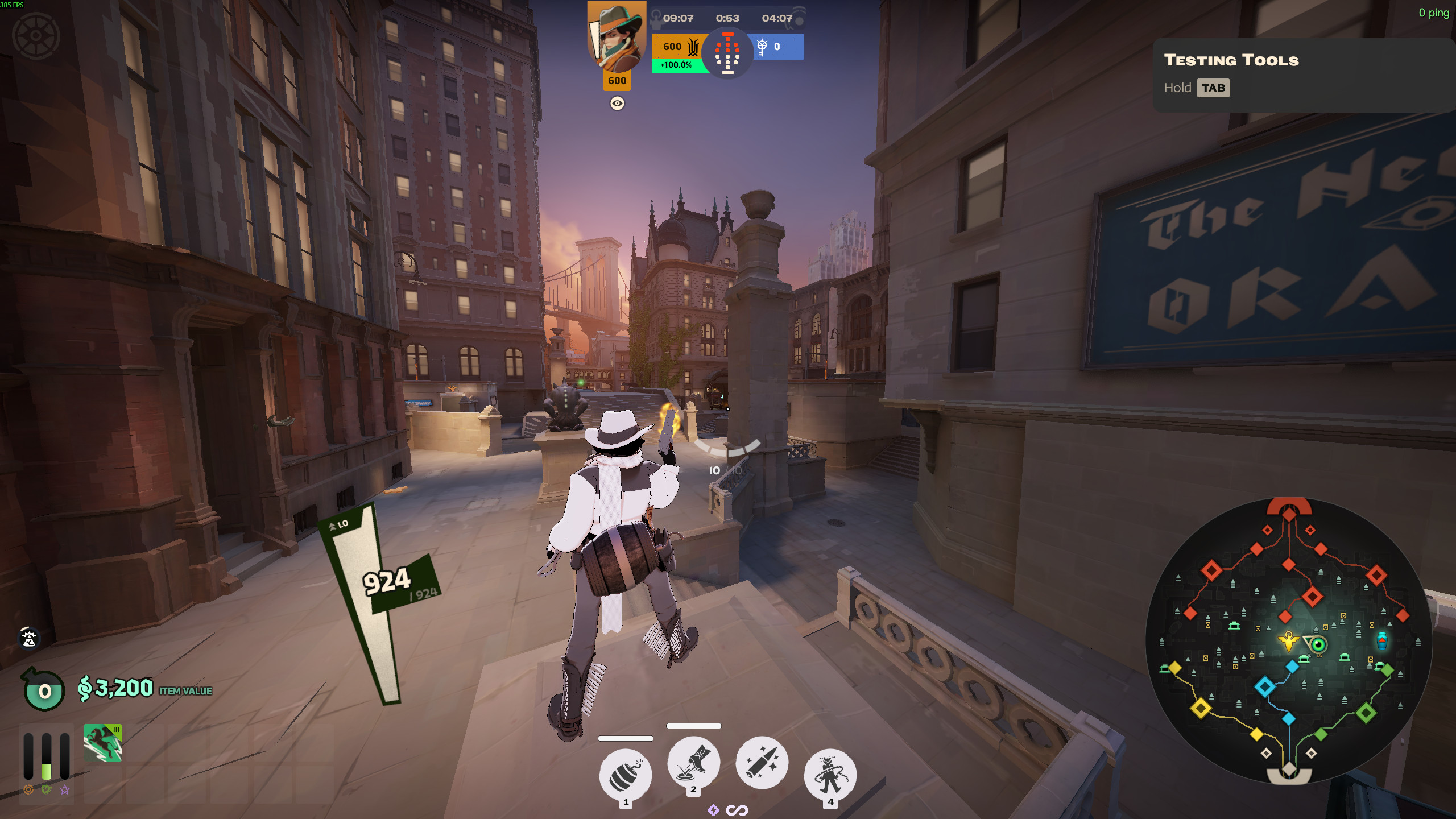Toggle the eye spectate icon
Screen dimensions: 1456x819
click(x=617, y=103)
